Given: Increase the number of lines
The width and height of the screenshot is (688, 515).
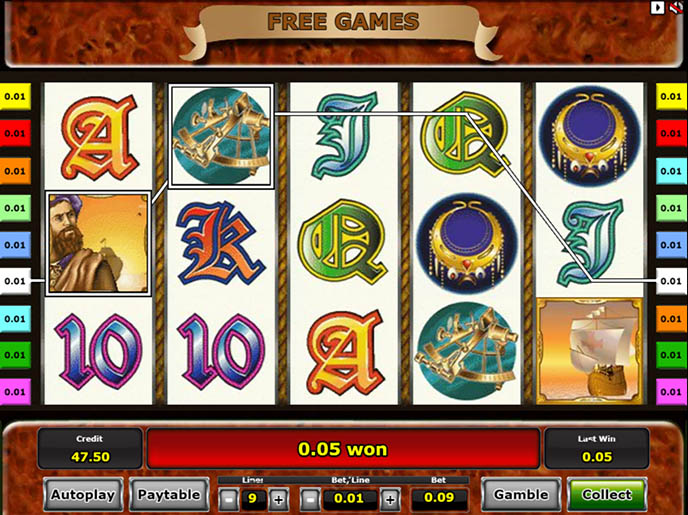Looking at the screenshot, I should tap(279, 499).
